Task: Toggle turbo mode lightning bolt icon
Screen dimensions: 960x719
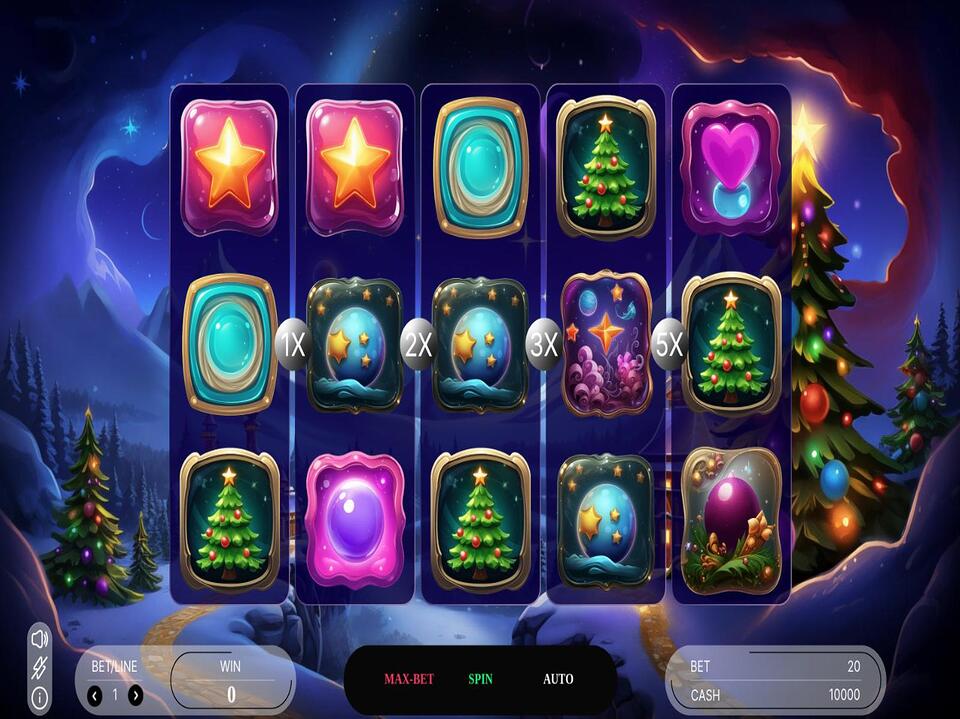Action: click(40, 667)
